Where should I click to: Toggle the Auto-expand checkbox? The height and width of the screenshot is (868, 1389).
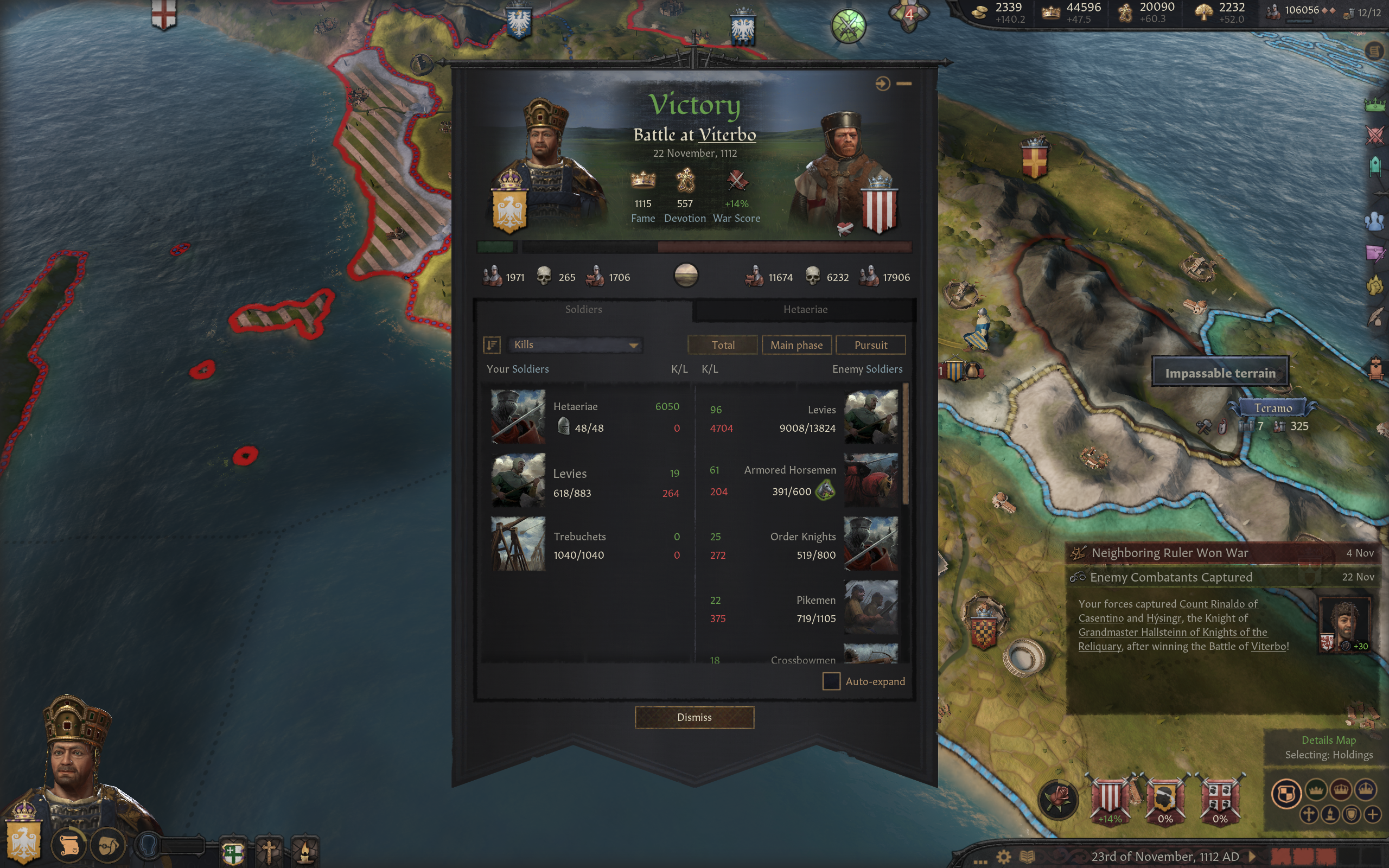(831, 681)
